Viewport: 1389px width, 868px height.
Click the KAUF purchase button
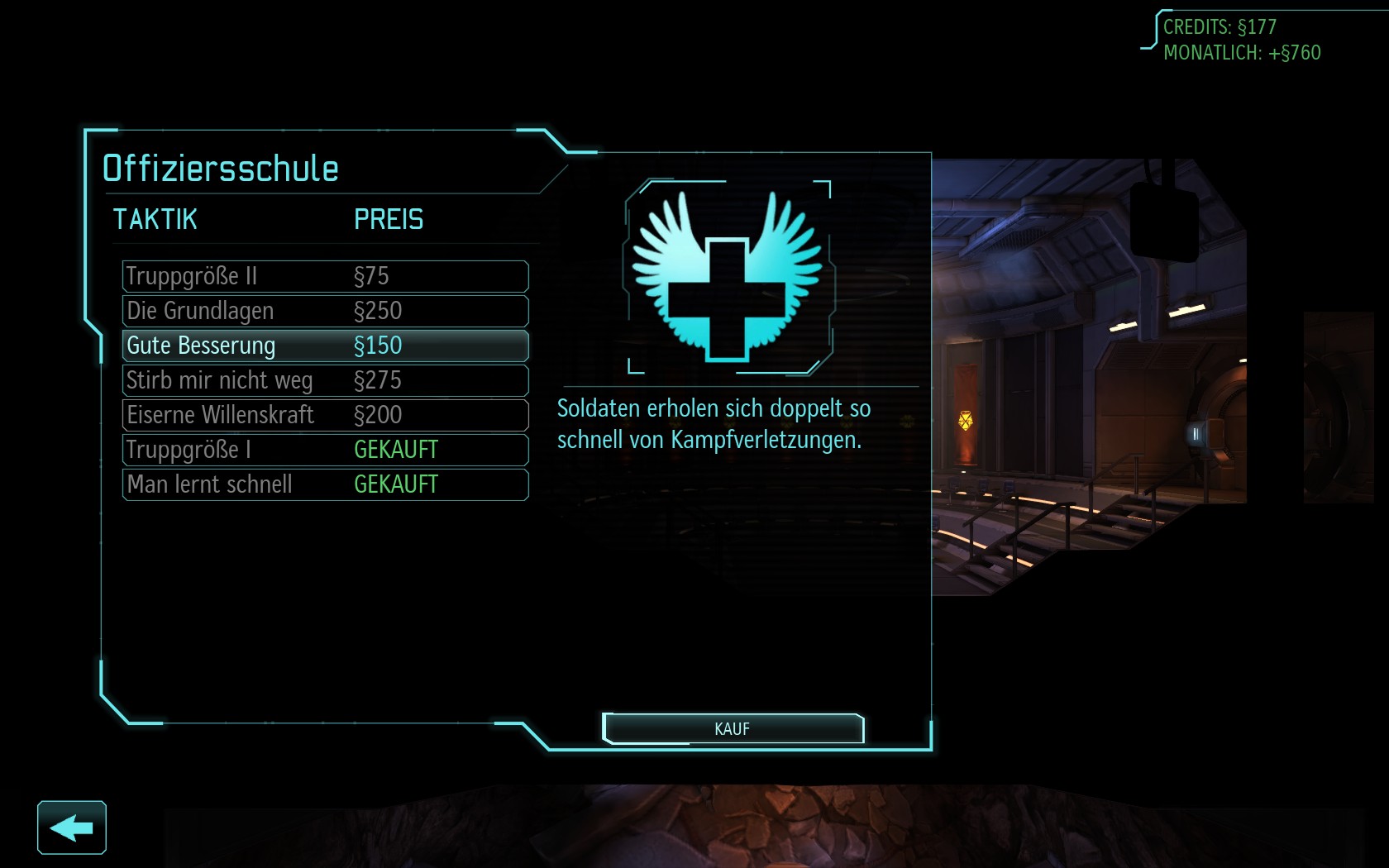[733, 729]
